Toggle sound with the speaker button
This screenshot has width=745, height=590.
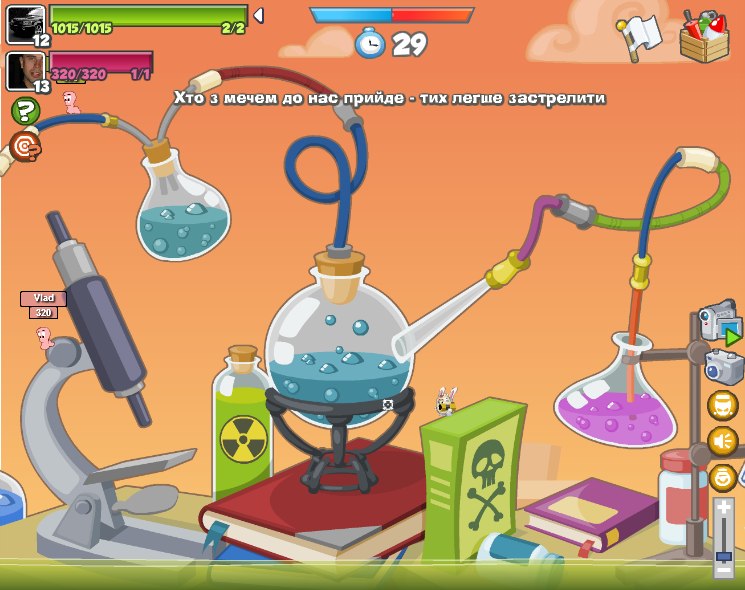point(722,440)
